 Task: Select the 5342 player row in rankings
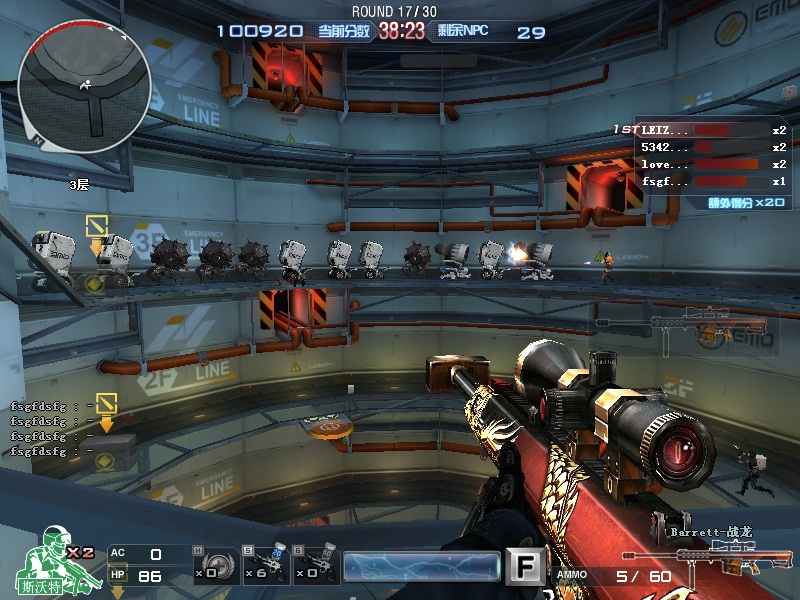(700, 147)
